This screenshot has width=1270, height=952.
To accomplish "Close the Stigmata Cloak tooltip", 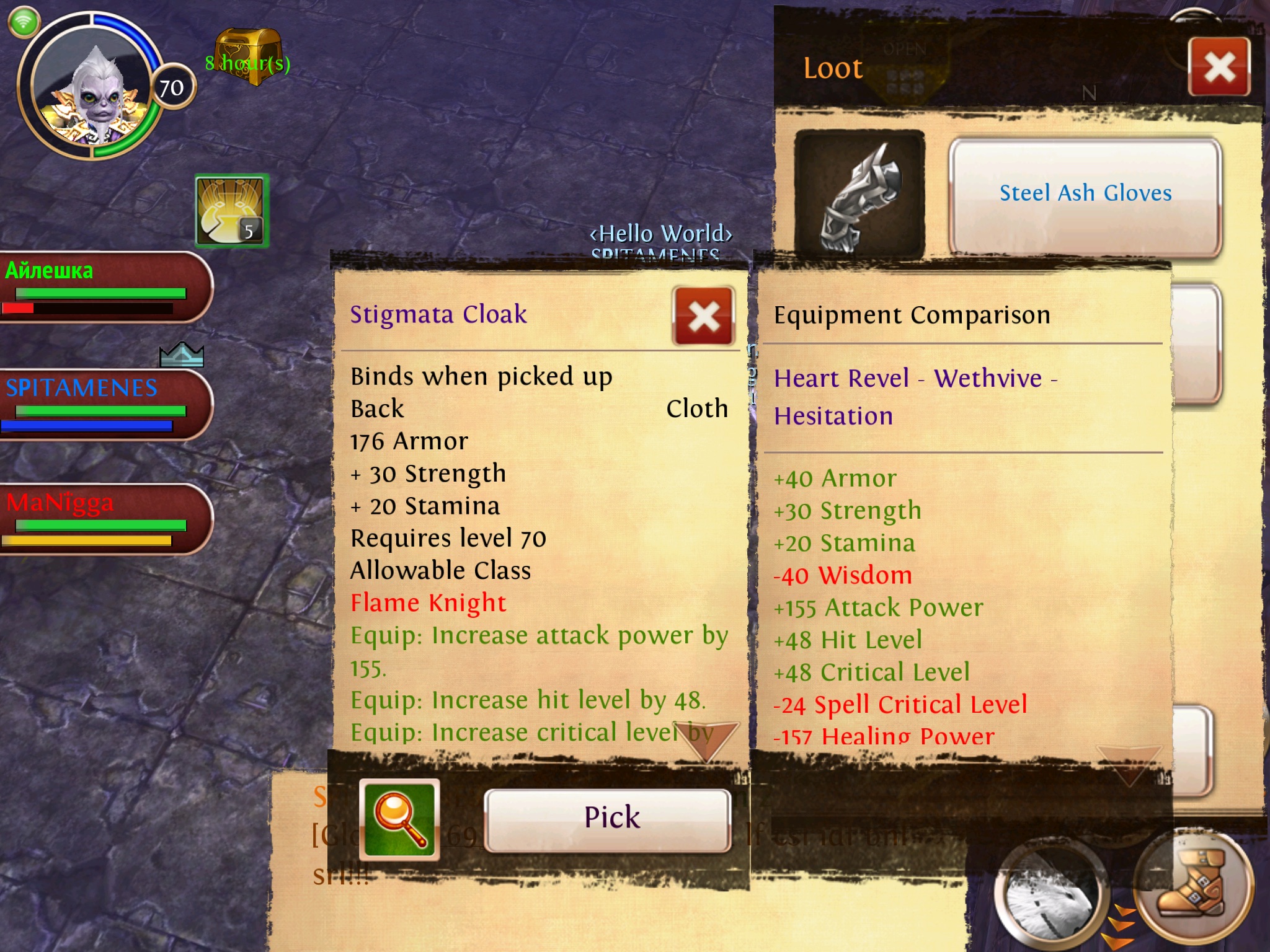I will [x=703, y=316].
